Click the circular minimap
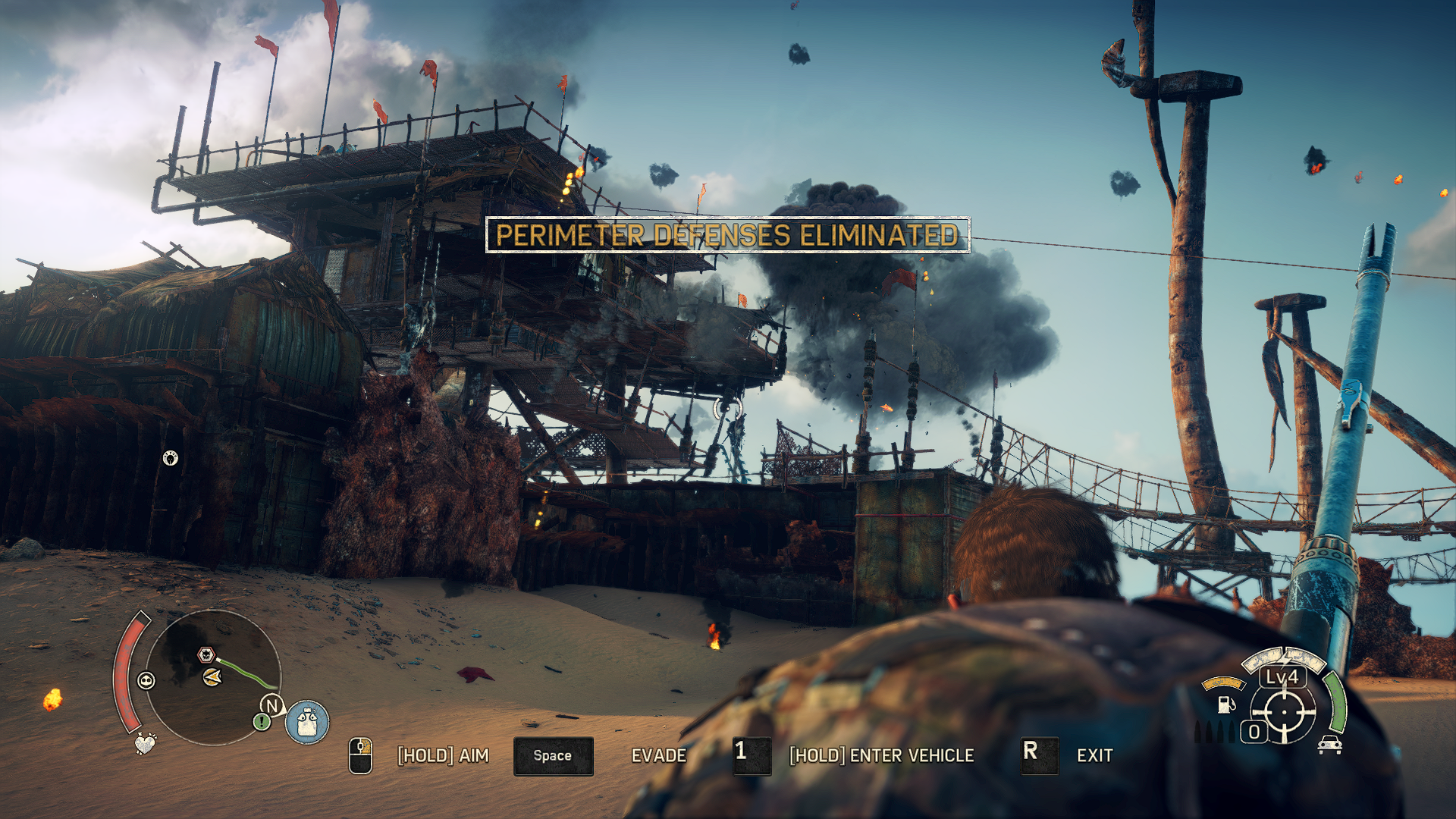The height and width of the screenshot is (819, 1456). pyautogui.click(x=213, y=677)
